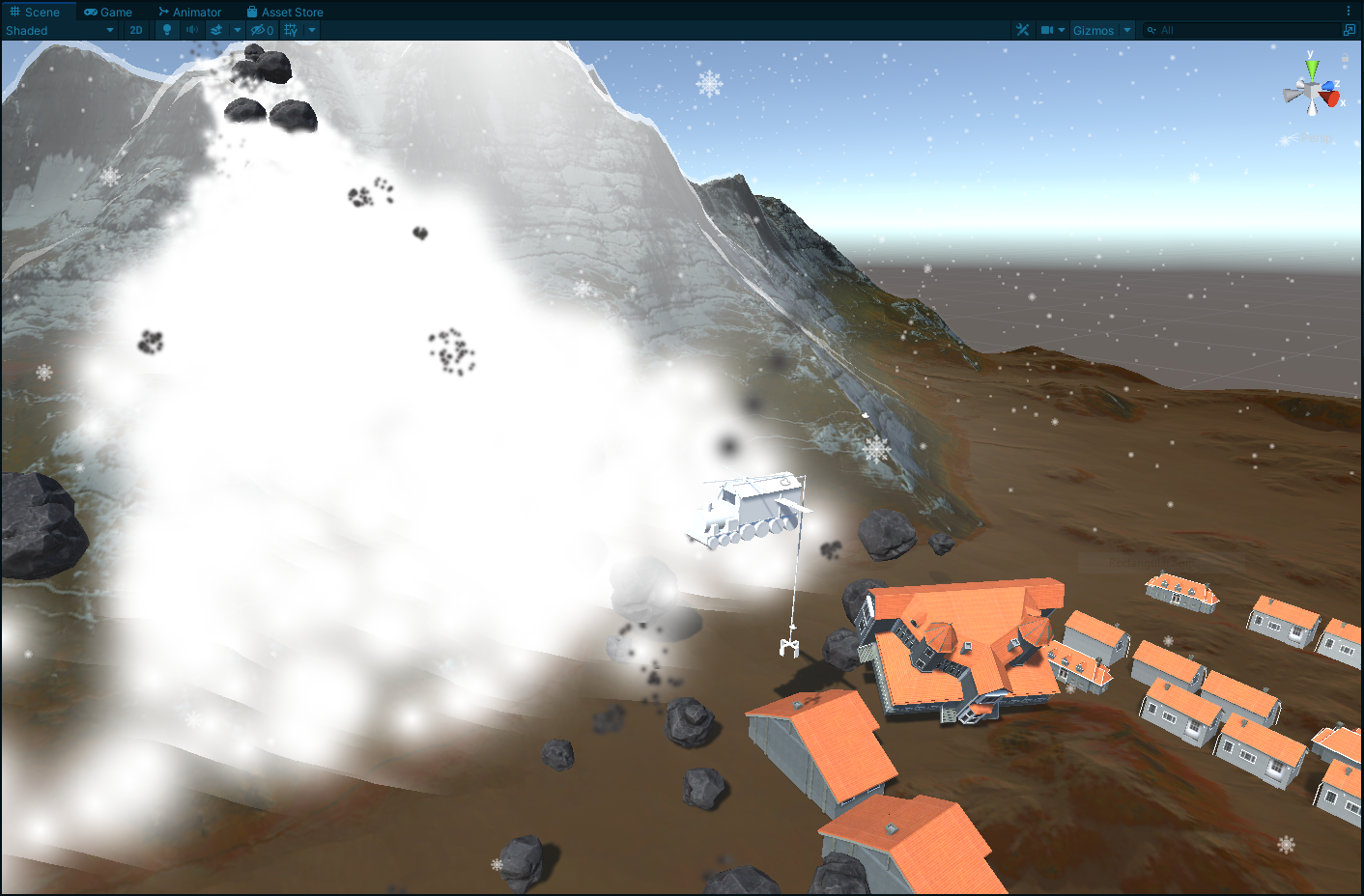The image size is (1364, 896).
Task: Toggle the Persp projection label
Action: point(1314,138)
